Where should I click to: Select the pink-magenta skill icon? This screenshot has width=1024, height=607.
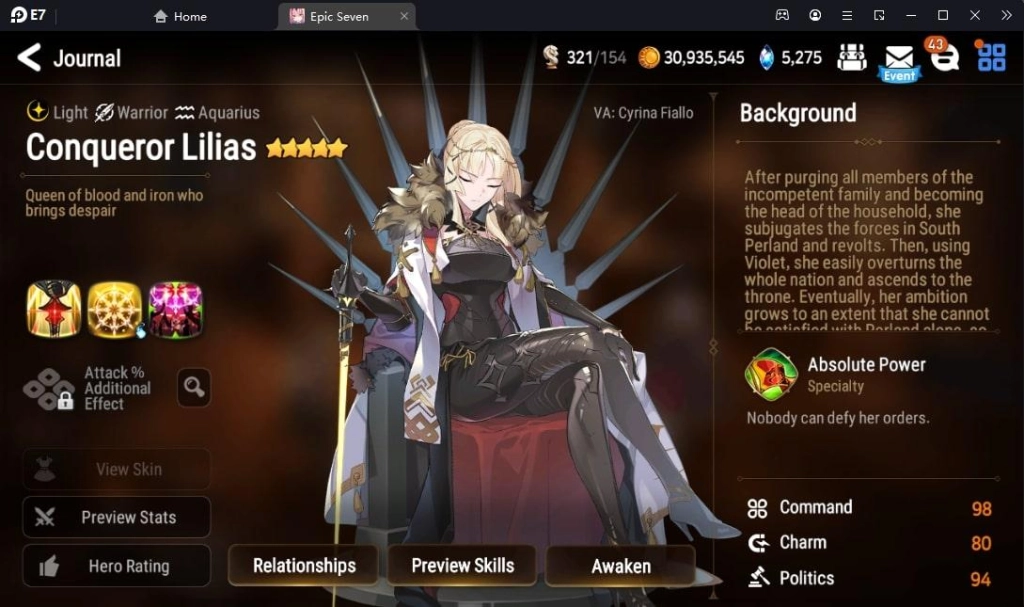[x=175, y=309]
